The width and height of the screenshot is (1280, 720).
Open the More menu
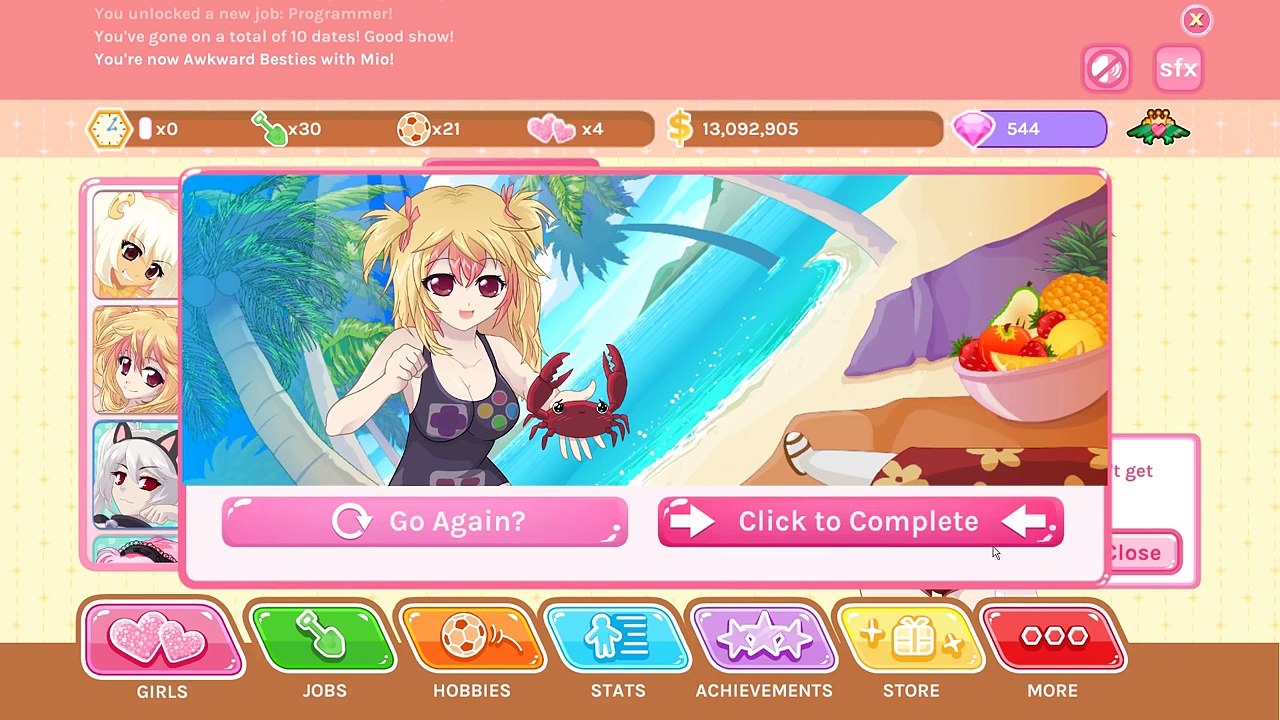click(x=1053, y=640)
